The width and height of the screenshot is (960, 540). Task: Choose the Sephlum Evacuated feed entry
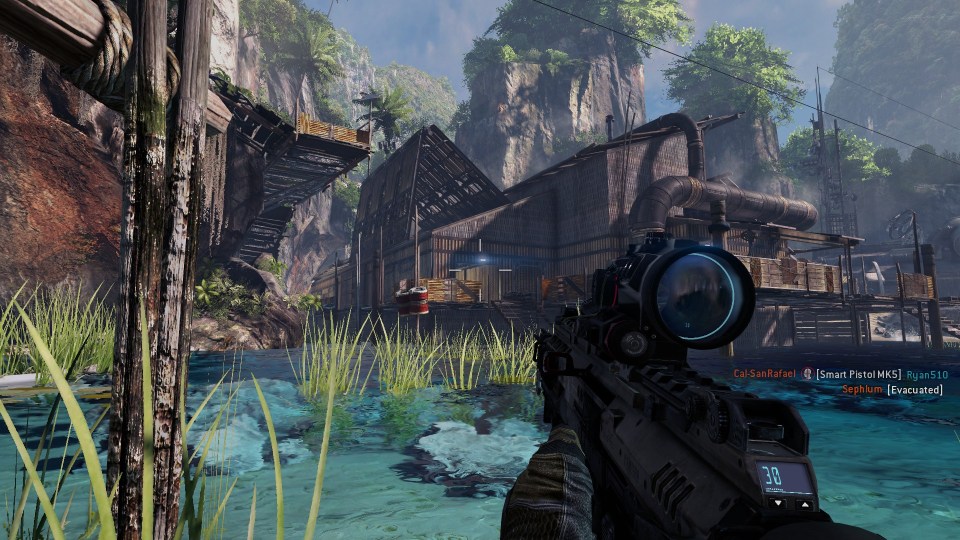click(x=892, y=389)
